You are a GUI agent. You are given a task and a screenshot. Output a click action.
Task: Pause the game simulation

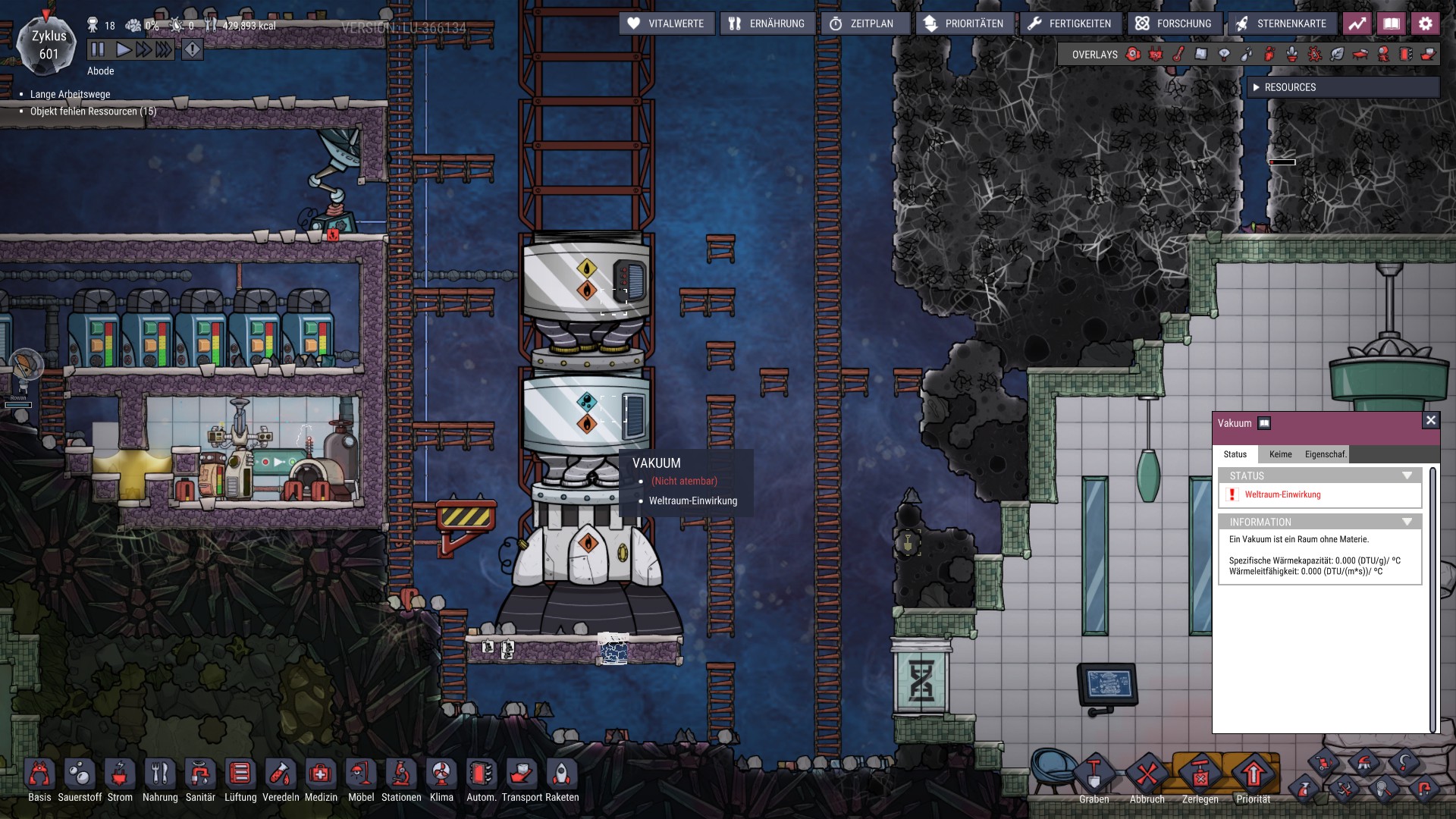coord(98,50)
